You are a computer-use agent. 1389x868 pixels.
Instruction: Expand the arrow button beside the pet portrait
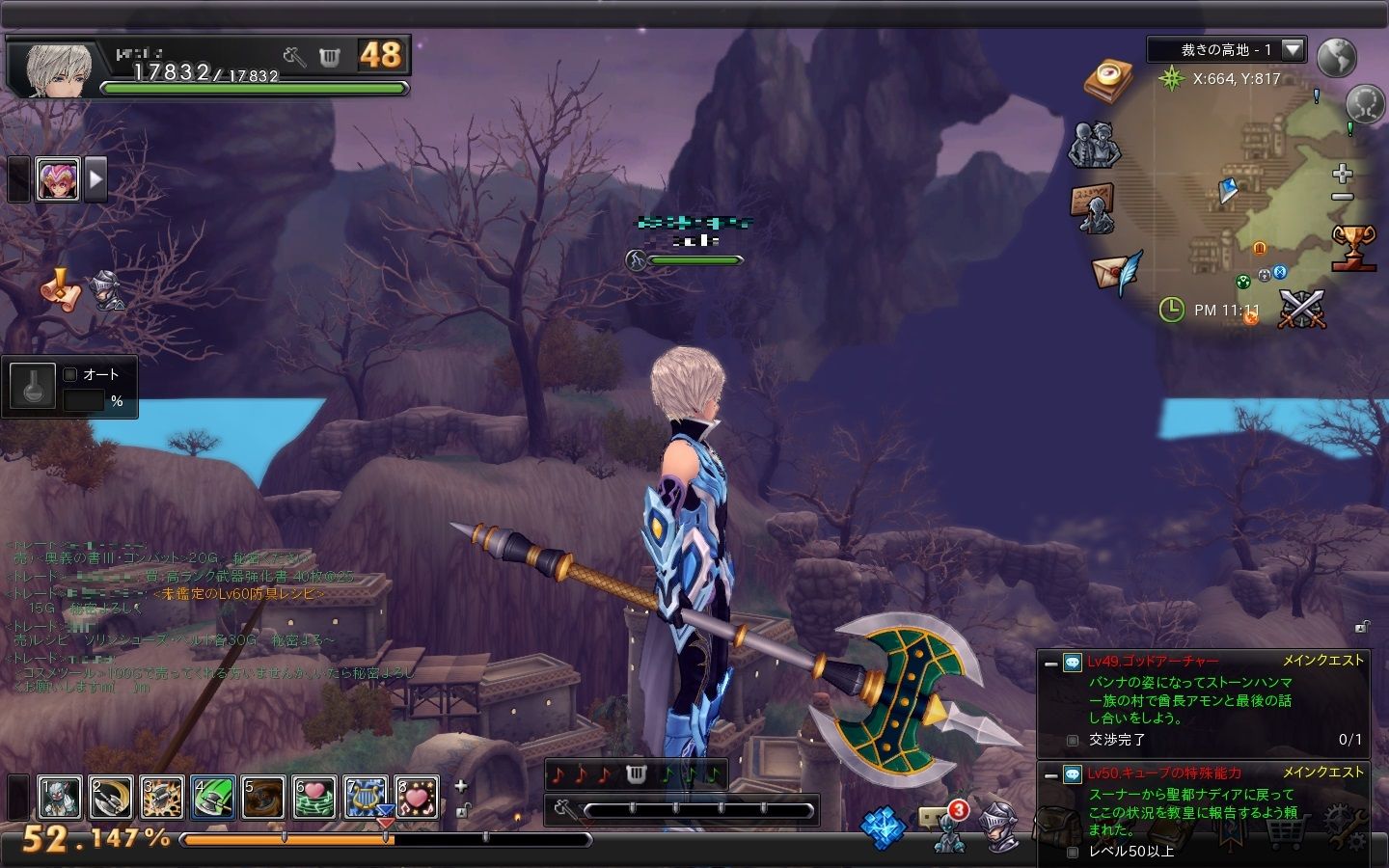95,178
